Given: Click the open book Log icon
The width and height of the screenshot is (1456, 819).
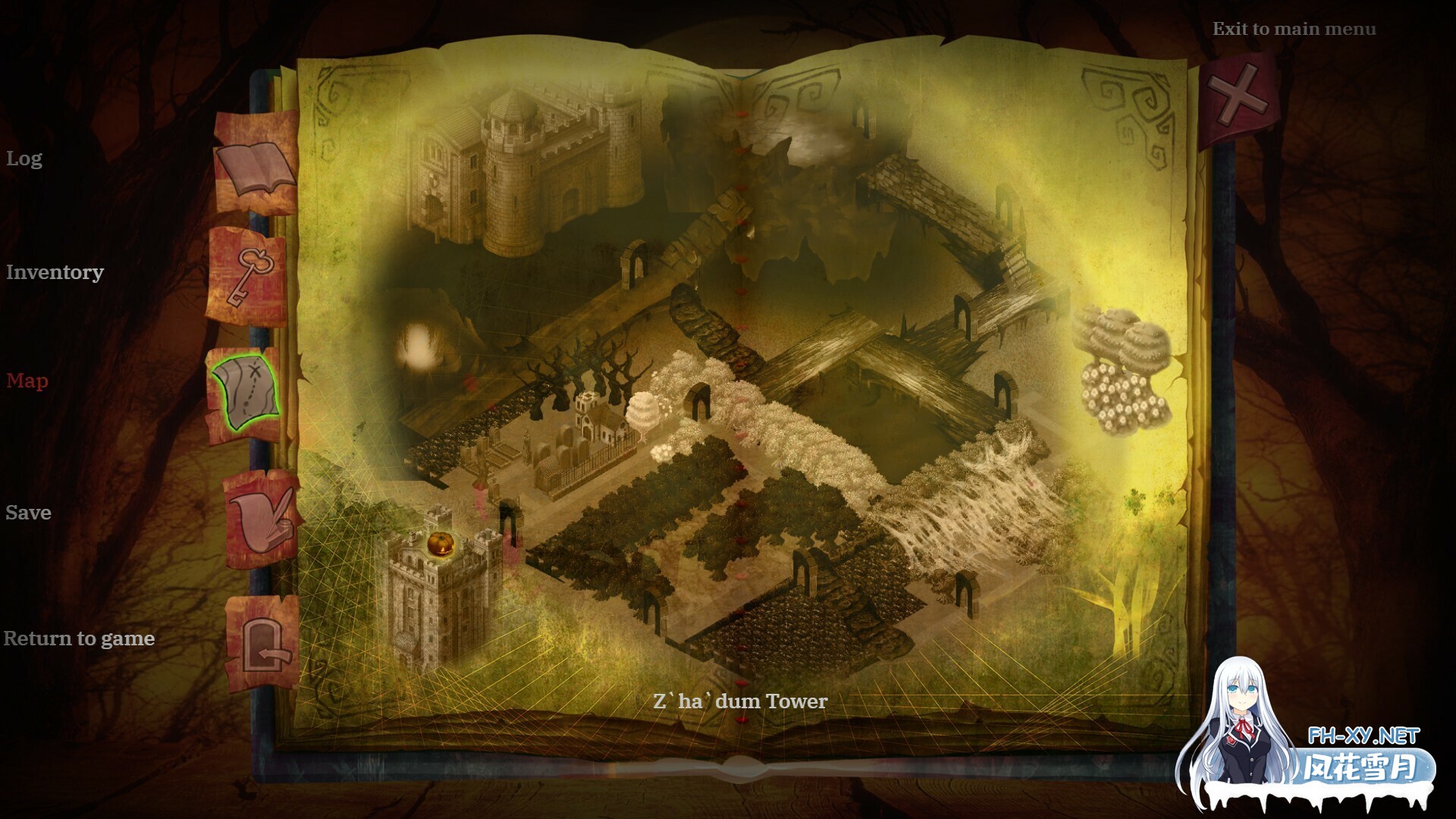Looking at the screenshot, I should click(254, 168).
